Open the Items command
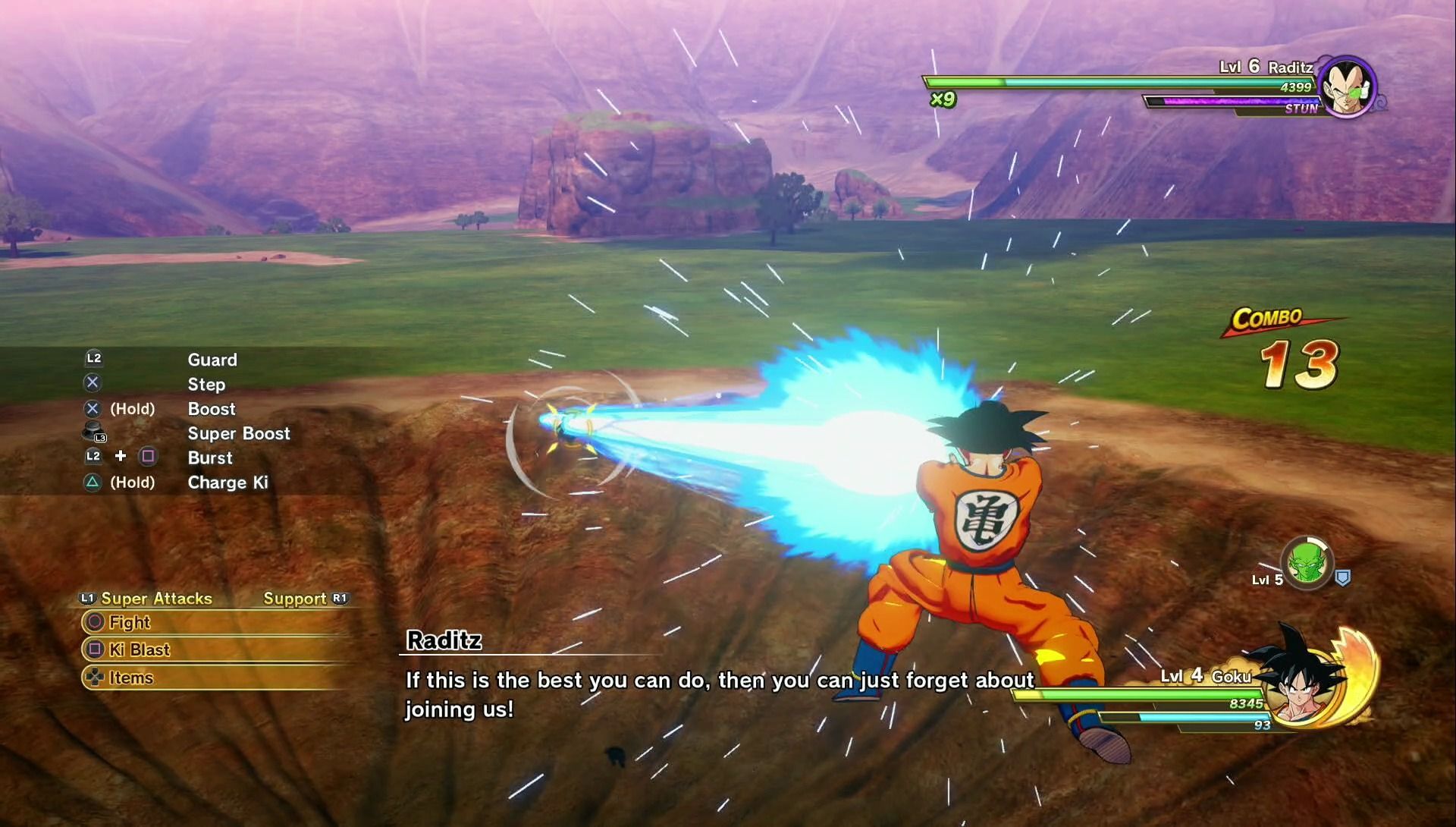The width and height of the screenshot is (1456, 827). tap(130, 678)
